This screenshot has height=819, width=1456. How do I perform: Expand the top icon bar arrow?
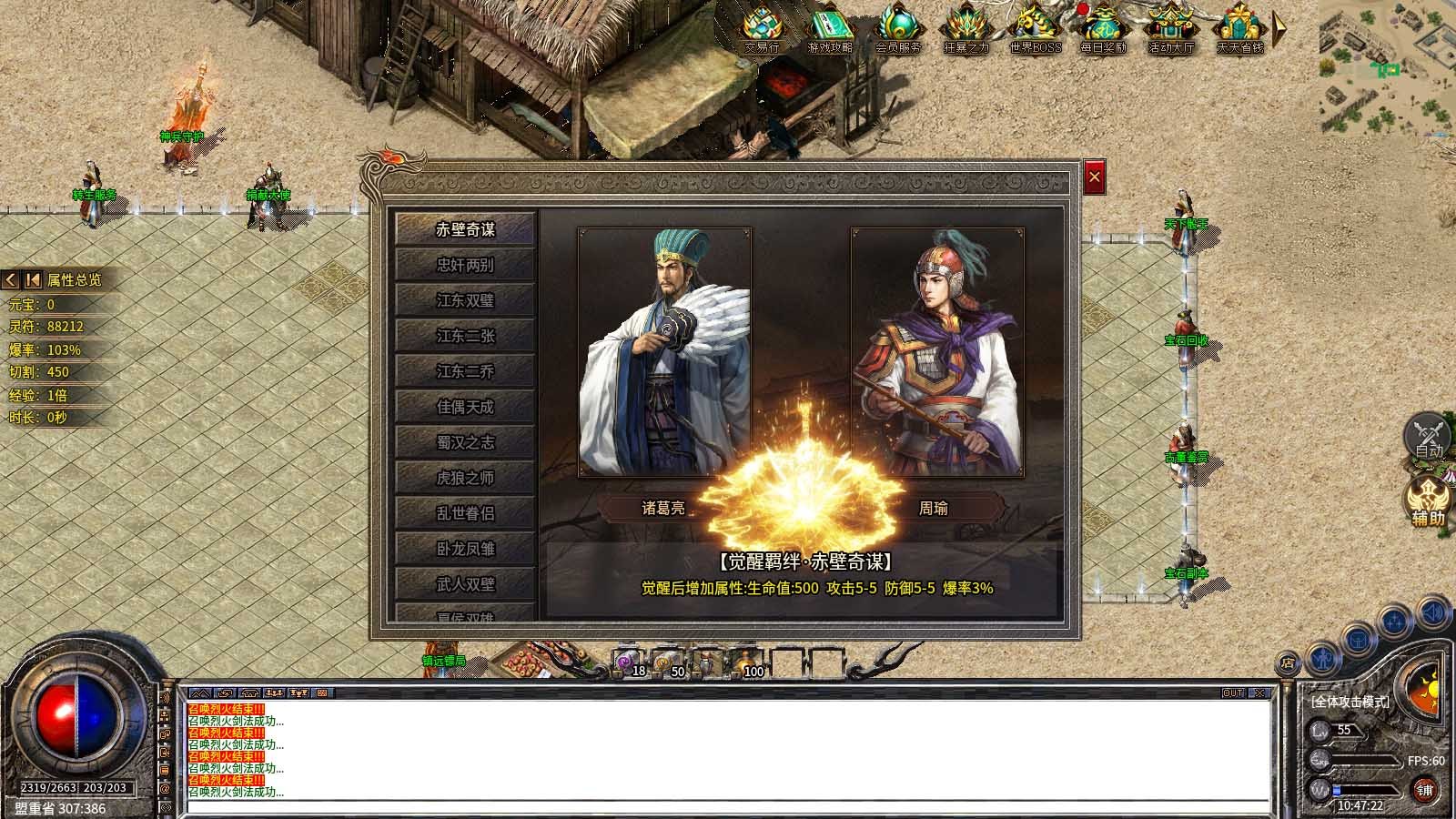[x=1279, y=27]
